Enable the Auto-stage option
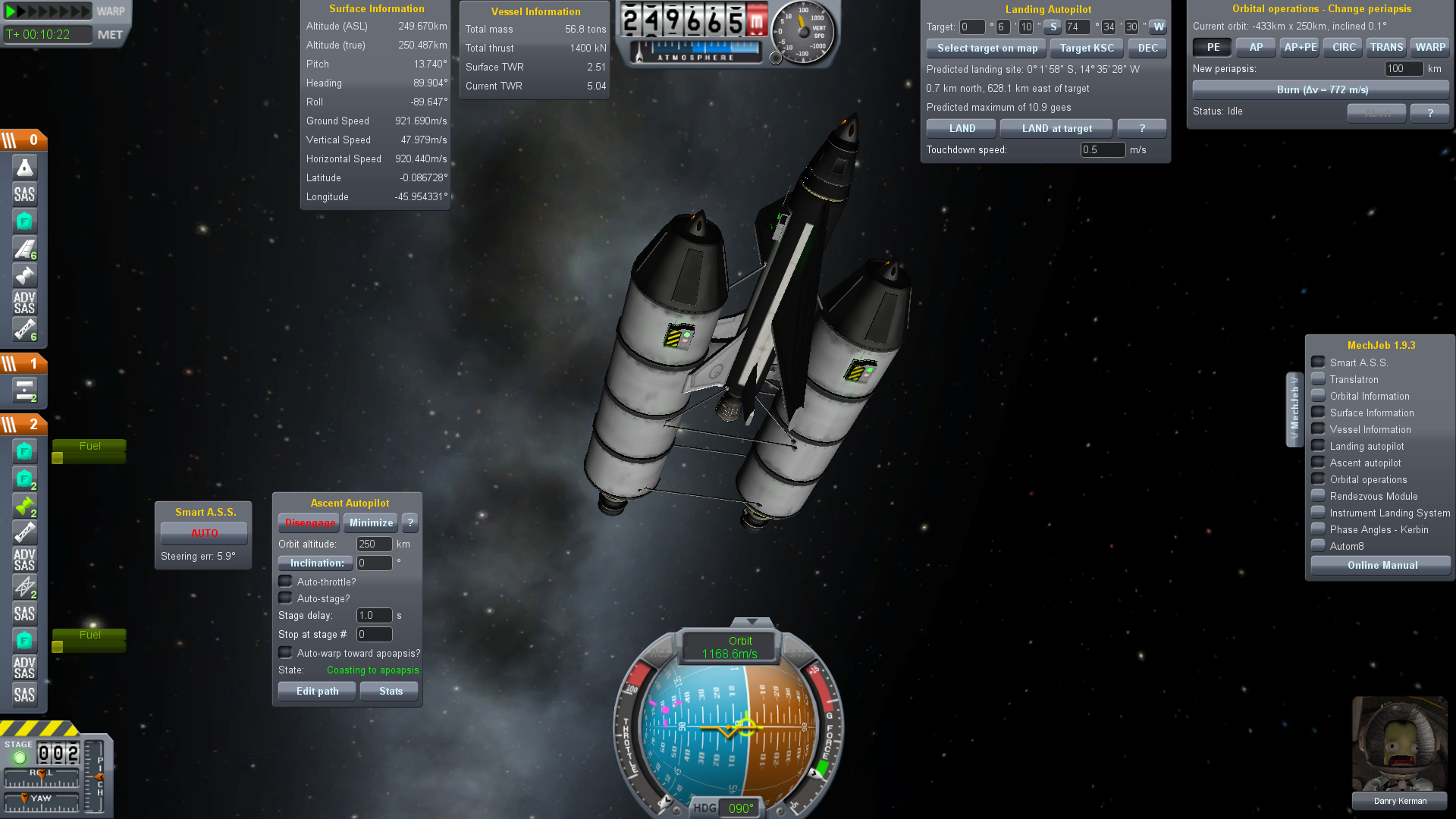Screen dimensions: 1456x819 point(286,598)
